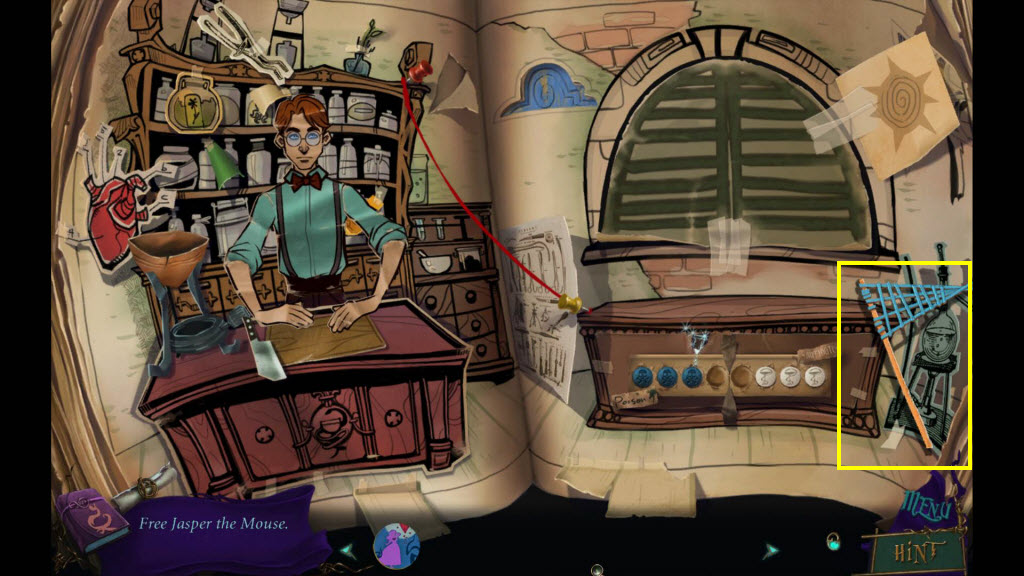Viewport: 1024px width, 576px height.
Task: Show next inventory items with right arrow
Action: coord(771,550)
